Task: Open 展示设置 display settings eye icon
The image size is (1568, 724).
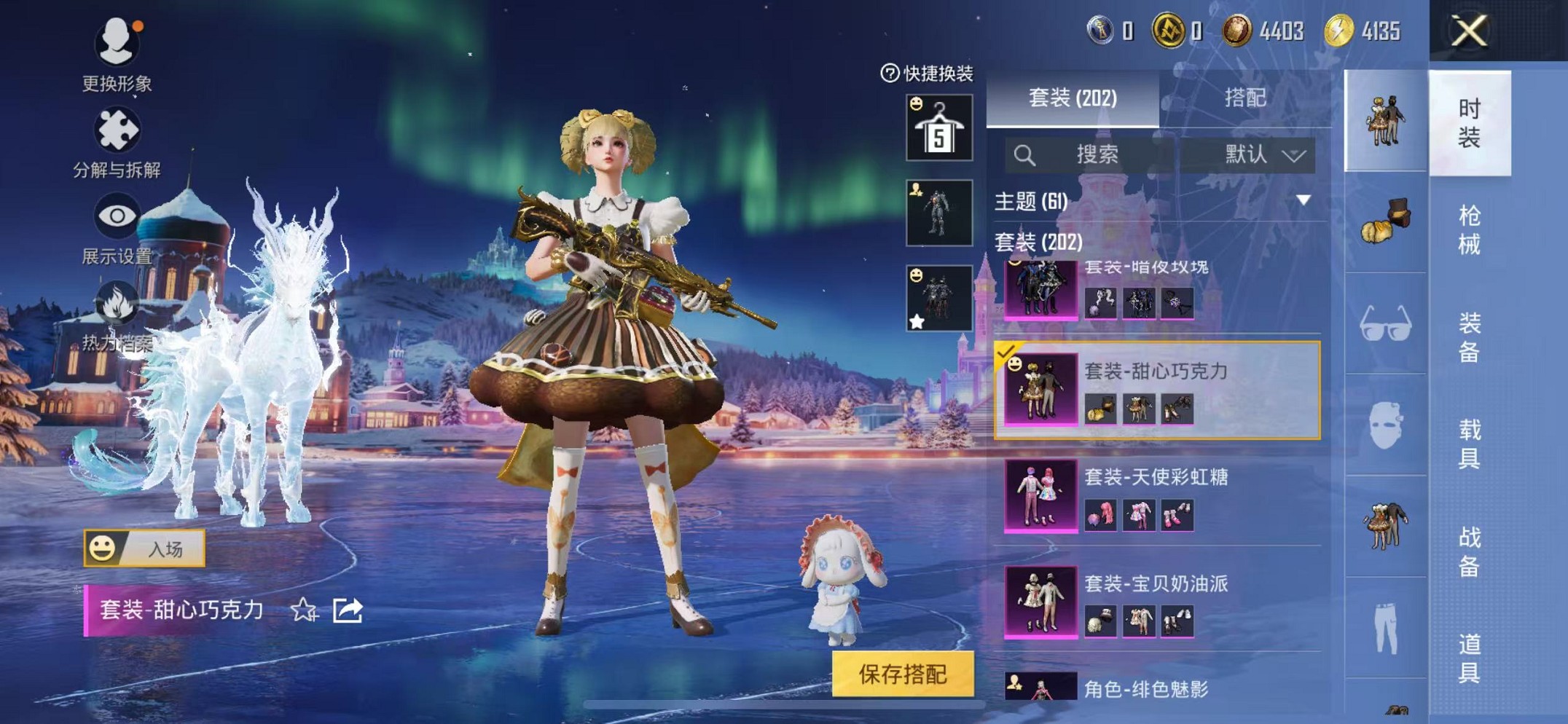Action: (117, 216)
